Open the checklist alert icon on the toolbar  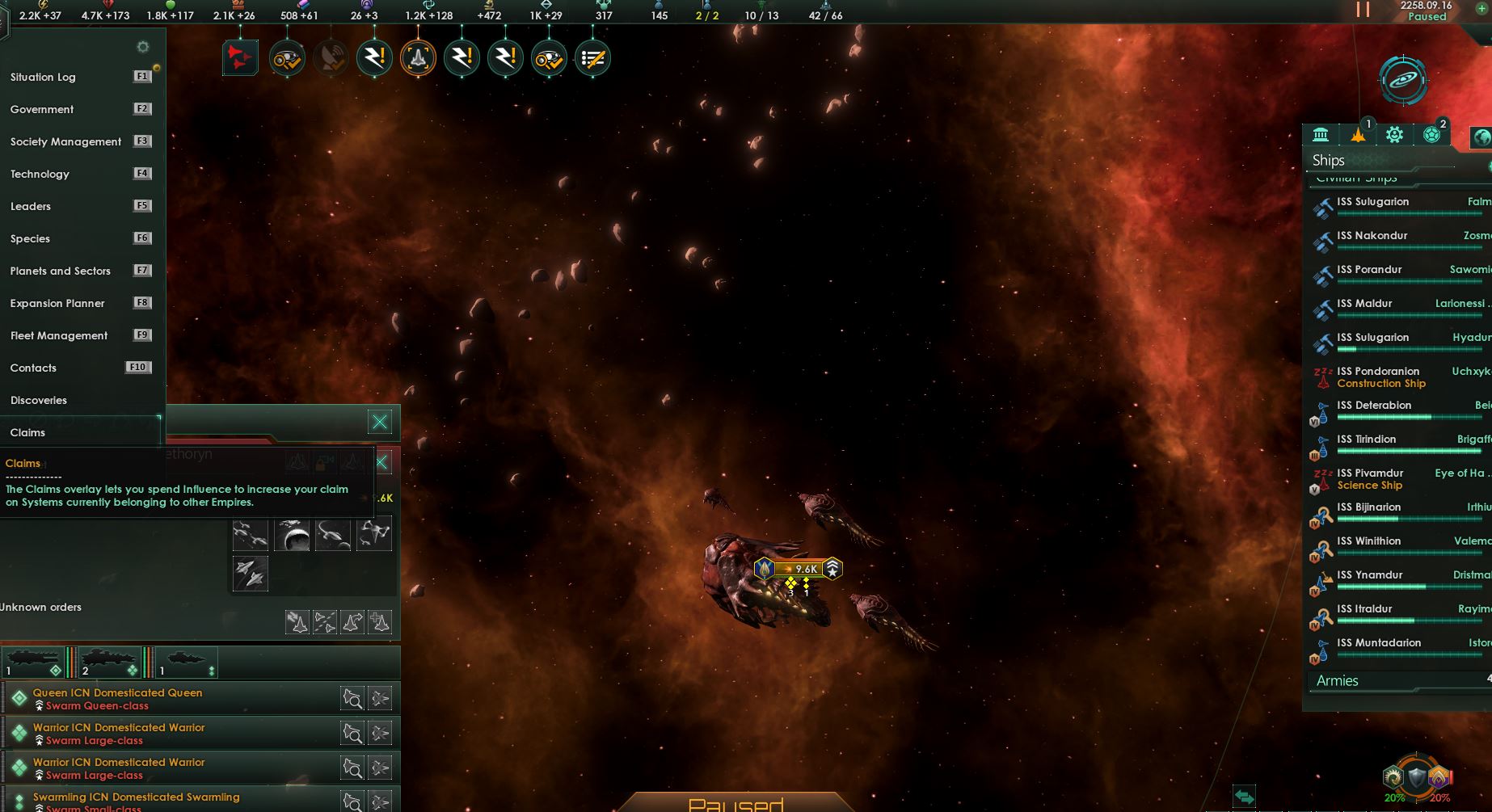tap(592, 57)
